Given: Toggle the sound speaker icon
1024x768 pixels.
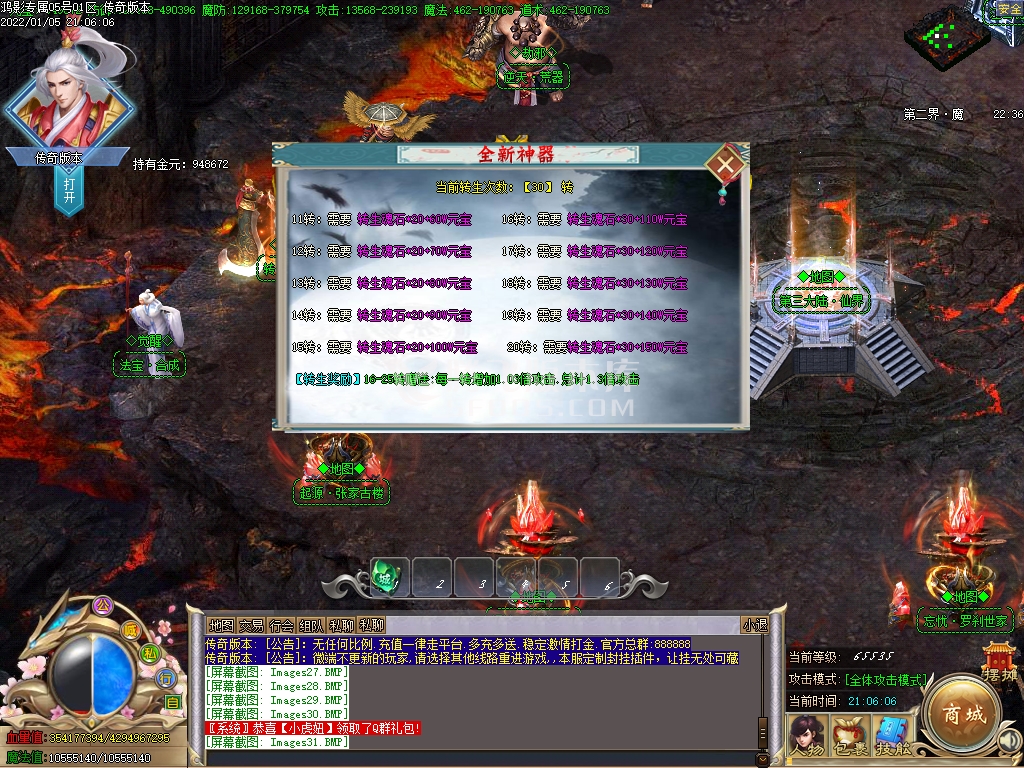Looking at the screenshot, I should pos(1009,739).
